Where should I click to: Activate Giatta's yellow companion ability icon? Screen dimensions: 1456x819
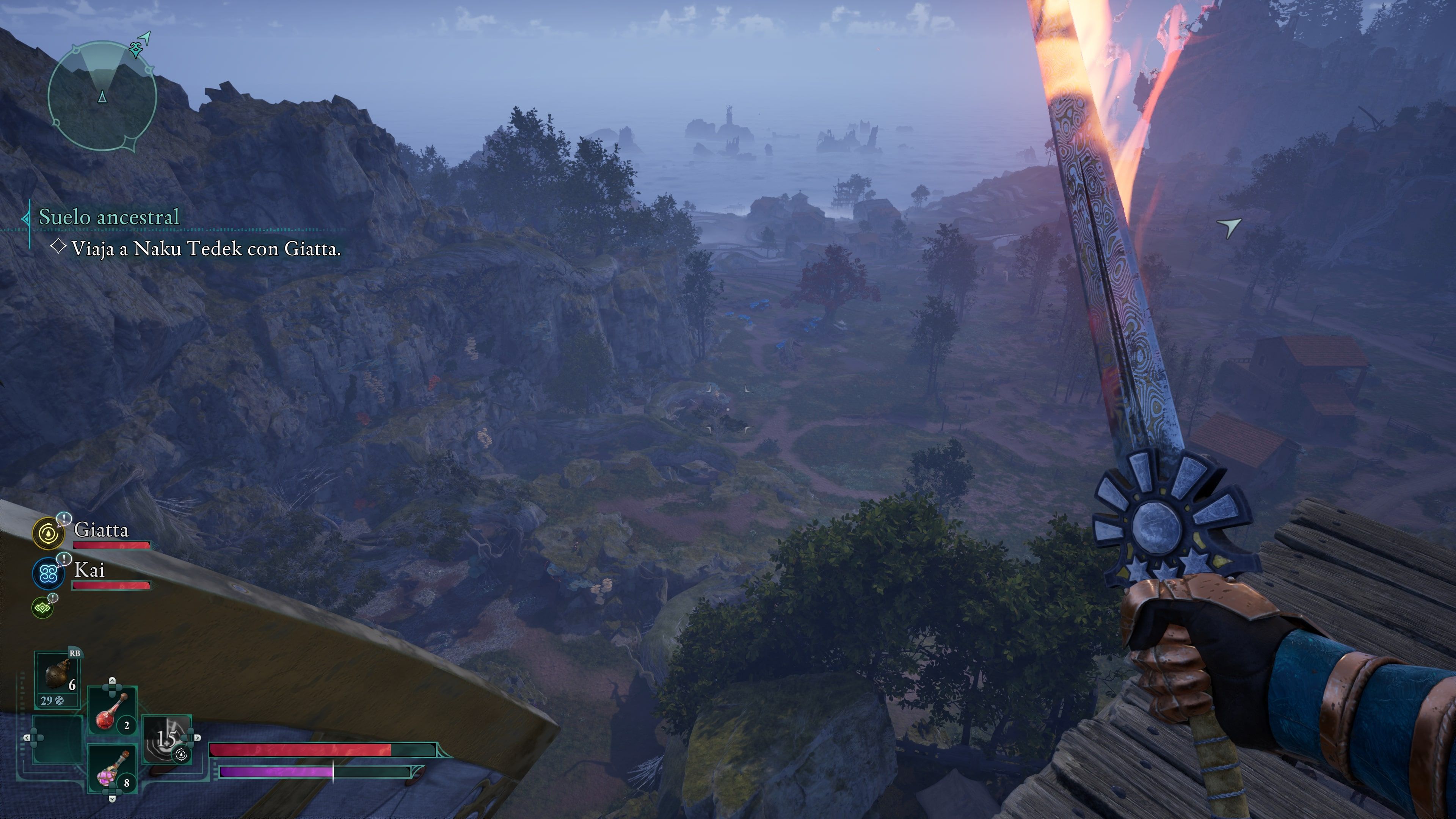(x=49, y=533)
